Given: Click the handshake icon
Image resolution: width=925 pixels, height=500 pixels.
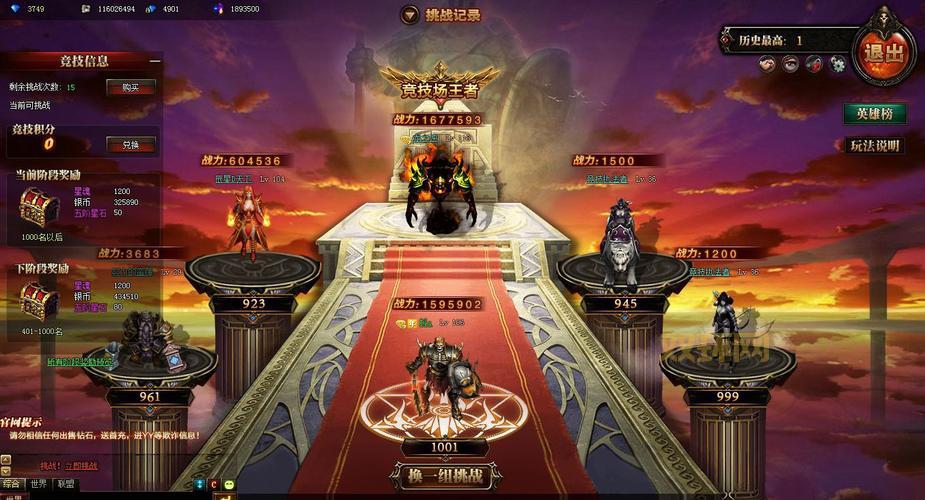Looking at the screenshot, I should click(766, 65).
